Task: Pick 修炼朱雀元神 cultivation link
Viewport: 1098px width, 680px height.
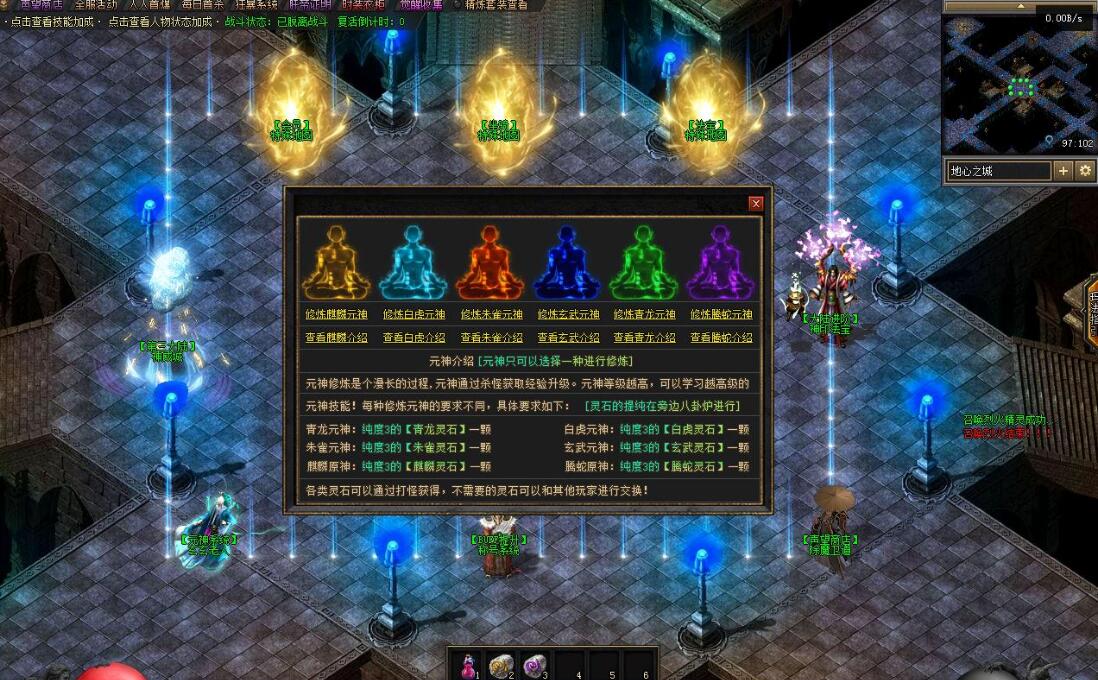Action: click(x=491, y=314)
